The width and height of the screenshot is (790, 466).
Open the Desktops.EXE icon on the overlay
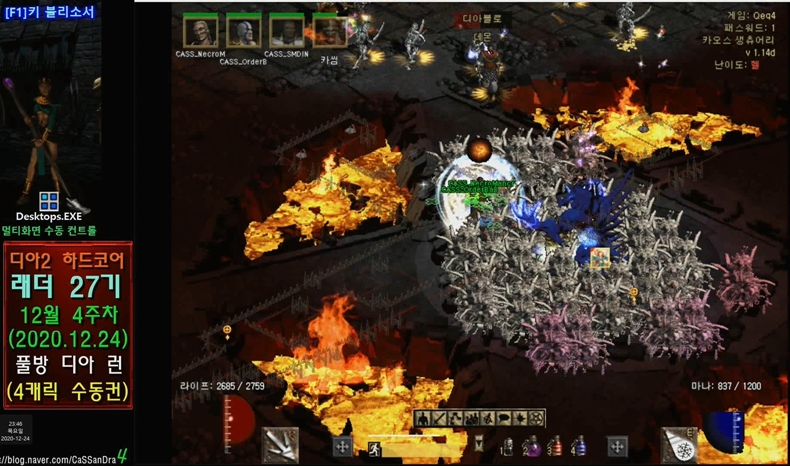pos(48,203)
